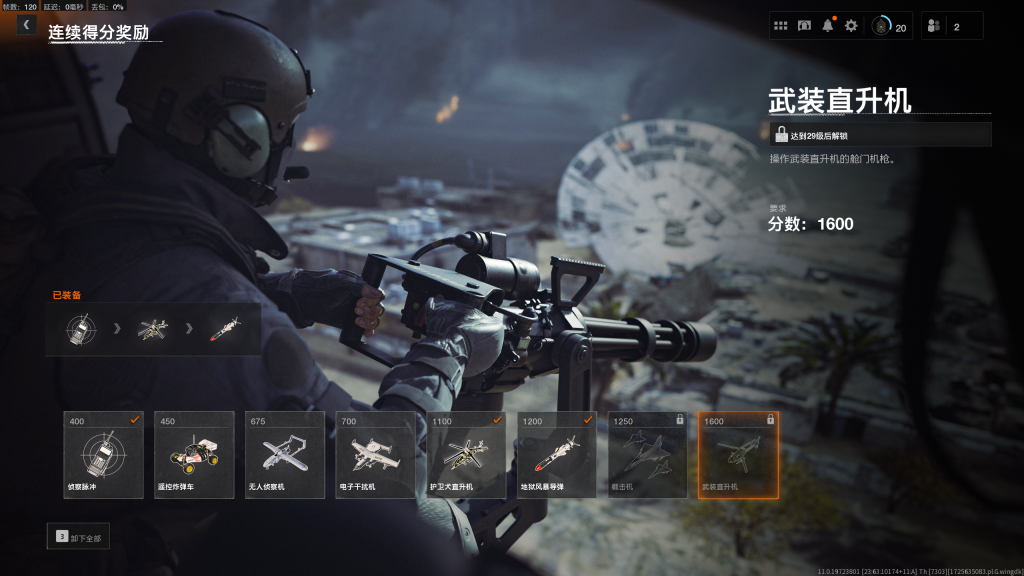Select the 400-point 侦察脉冲 streak tile

[103, 455]
